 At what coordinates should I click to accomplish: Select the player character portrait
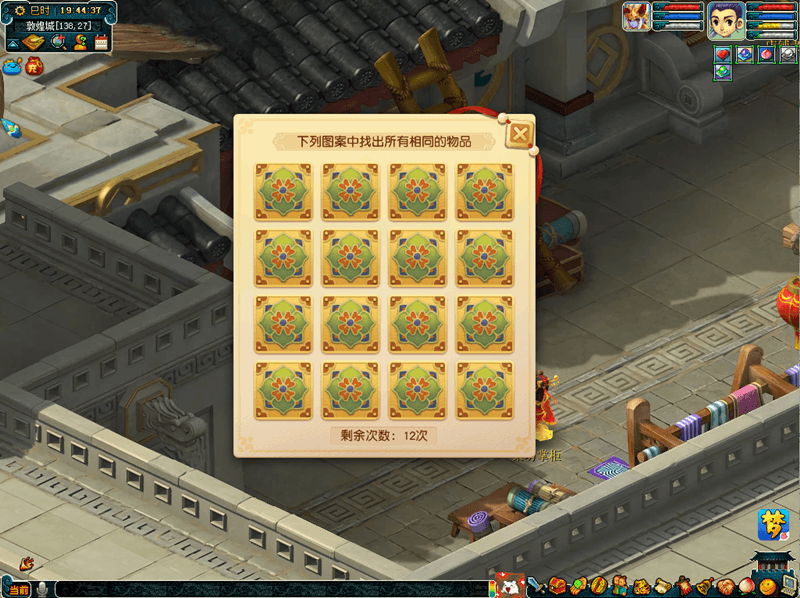click(x=725, y=19)
